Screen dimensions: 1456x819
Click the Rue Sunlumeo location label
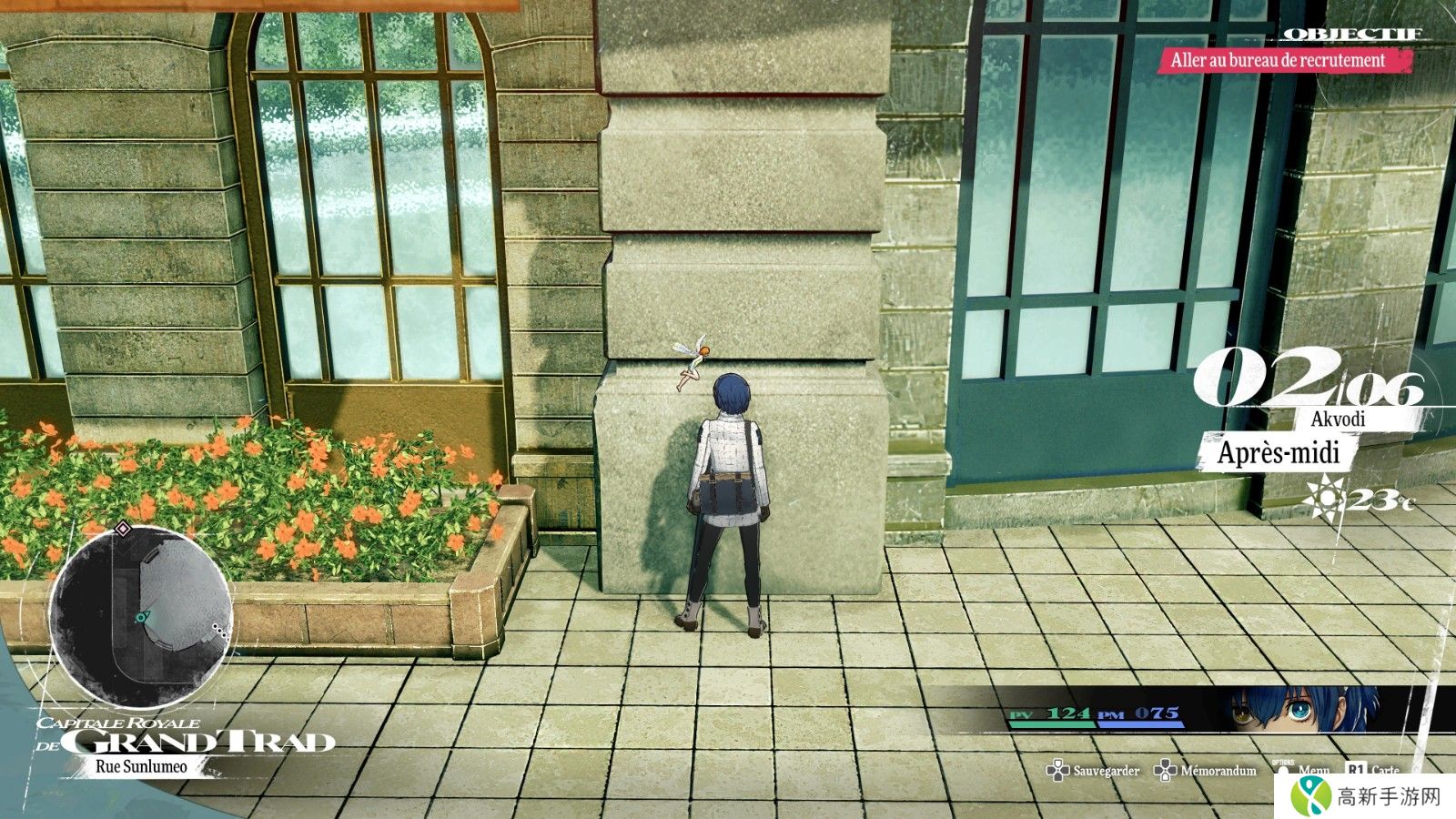(141, 766)
